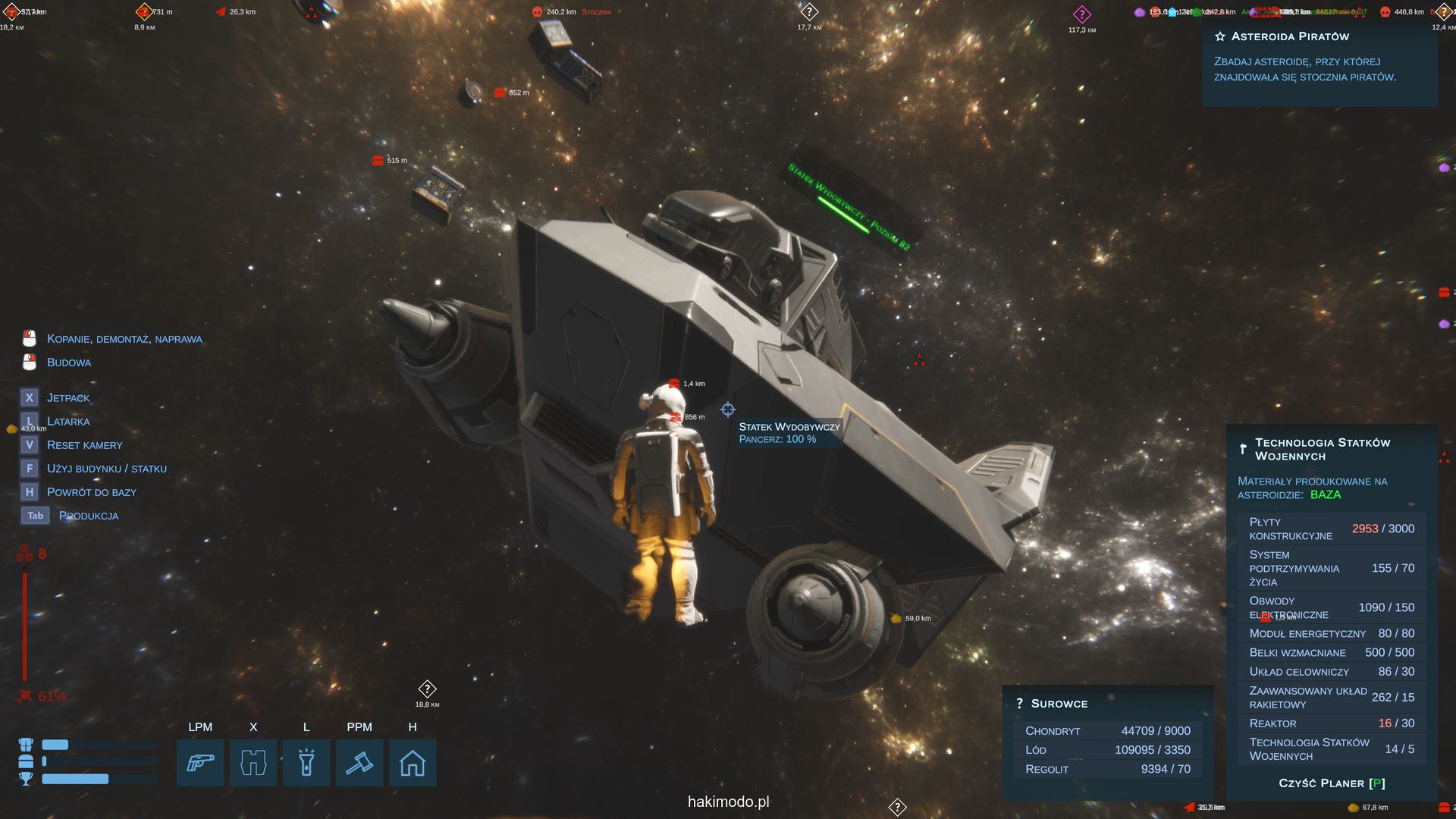Select the pistol weapon hotbar slot
Screen dimensions: 1456x819
(200, 763)
